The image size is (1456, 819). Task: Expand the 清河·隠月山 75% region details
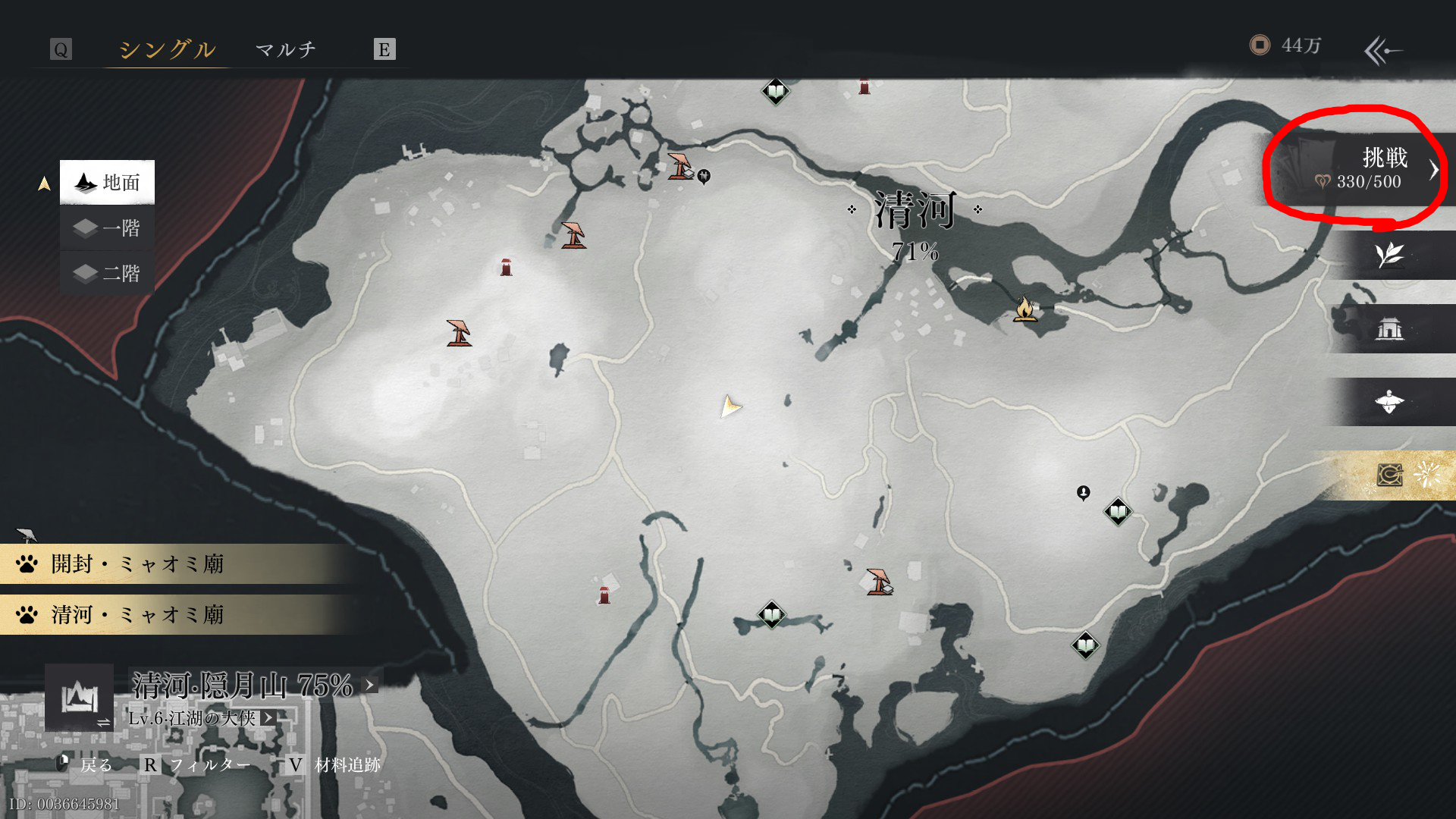(369, 685)
